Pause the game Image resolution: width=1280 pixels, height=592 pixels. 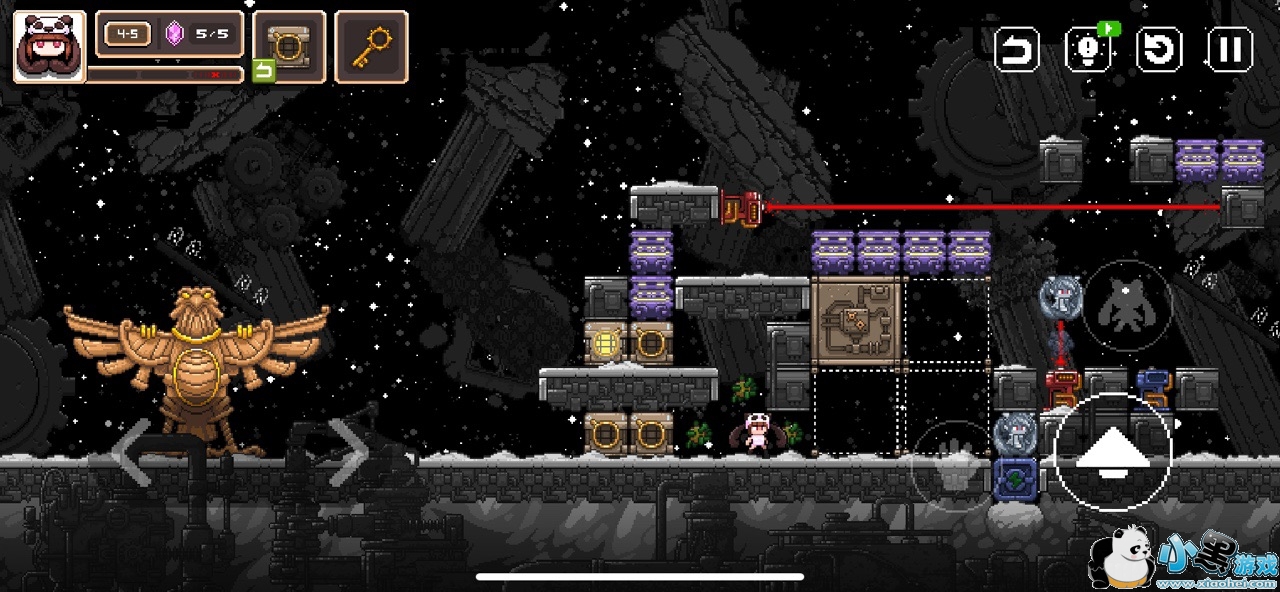pyautogui.click(x=1230, y=49)
